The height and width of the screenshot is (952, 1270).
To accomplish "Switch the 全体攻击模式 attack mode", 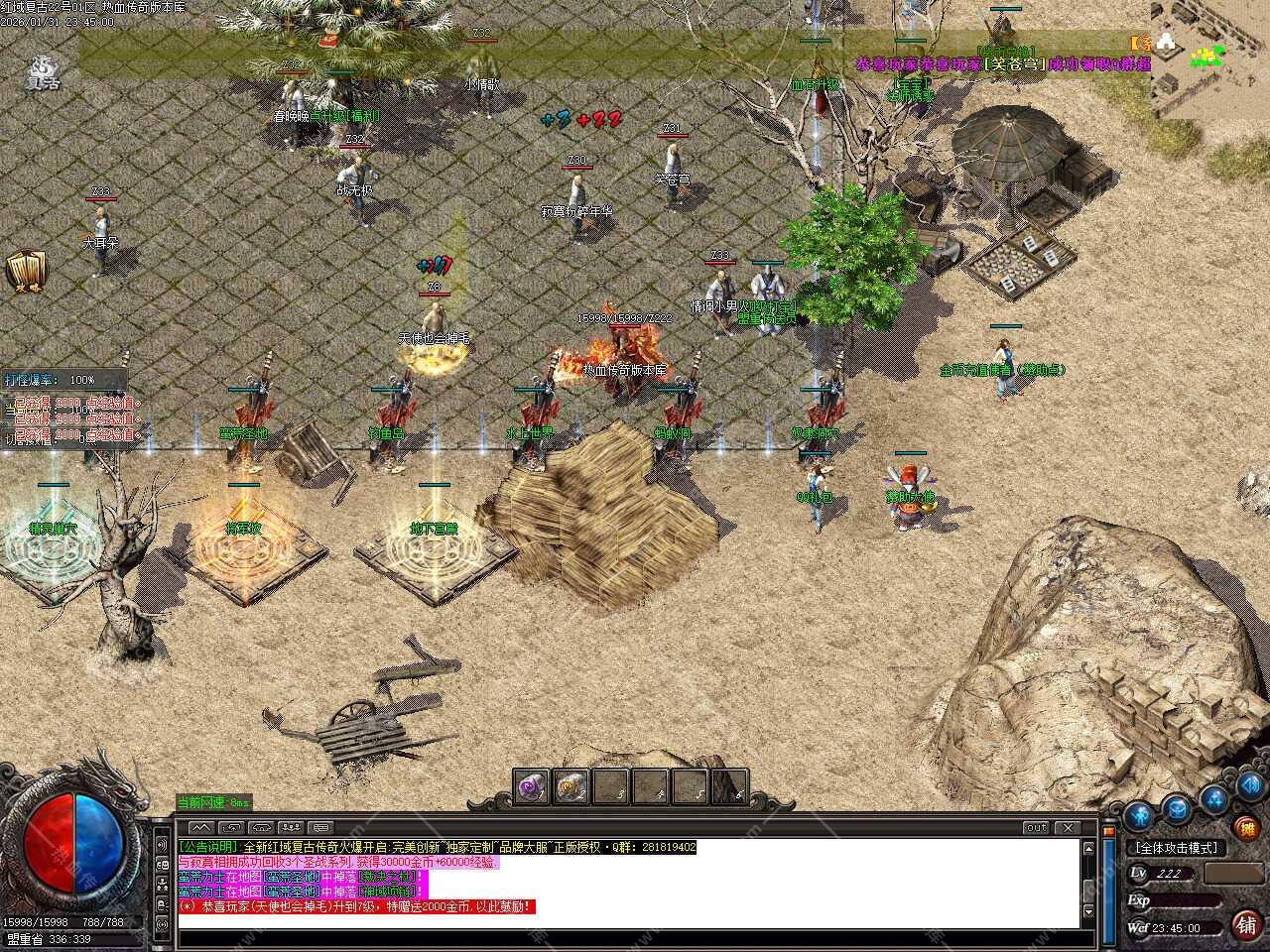I will 1177,848.
